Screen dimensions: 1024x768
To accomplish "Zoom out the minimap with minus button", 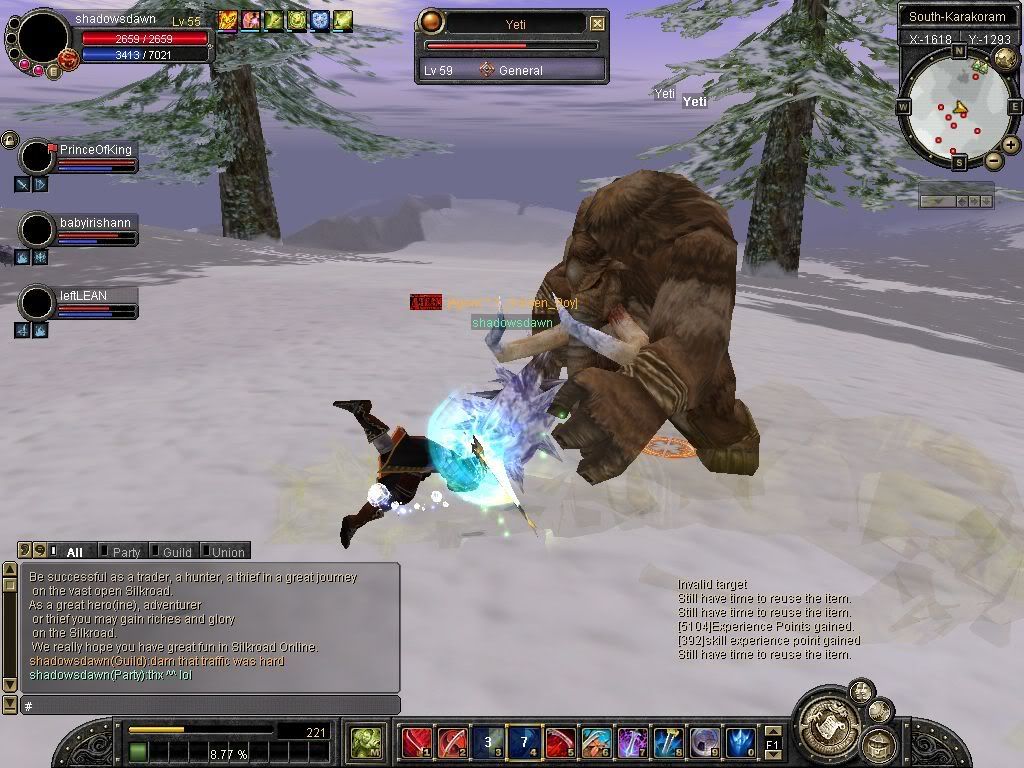I will coord(993,160).
